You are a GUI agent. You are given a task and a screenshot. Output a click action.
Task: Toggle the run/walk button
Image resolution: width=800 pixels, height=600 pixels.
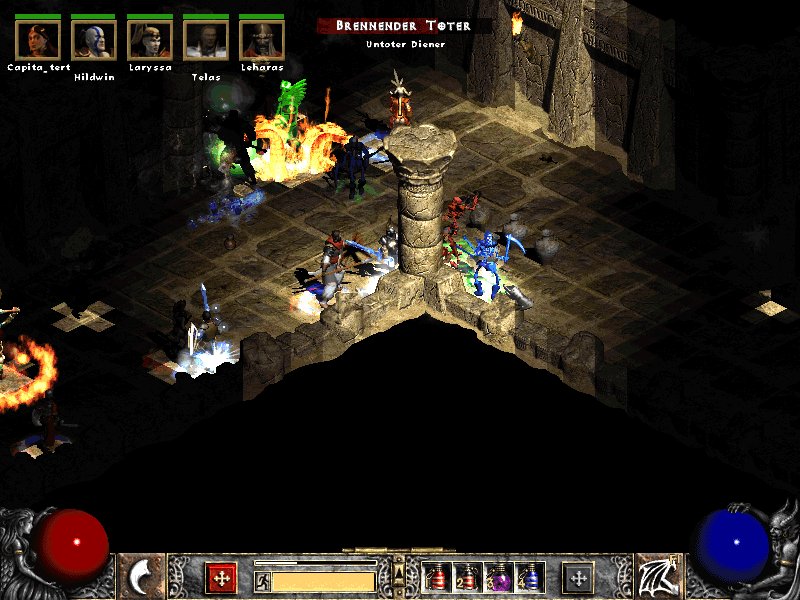tap(262, 580)
